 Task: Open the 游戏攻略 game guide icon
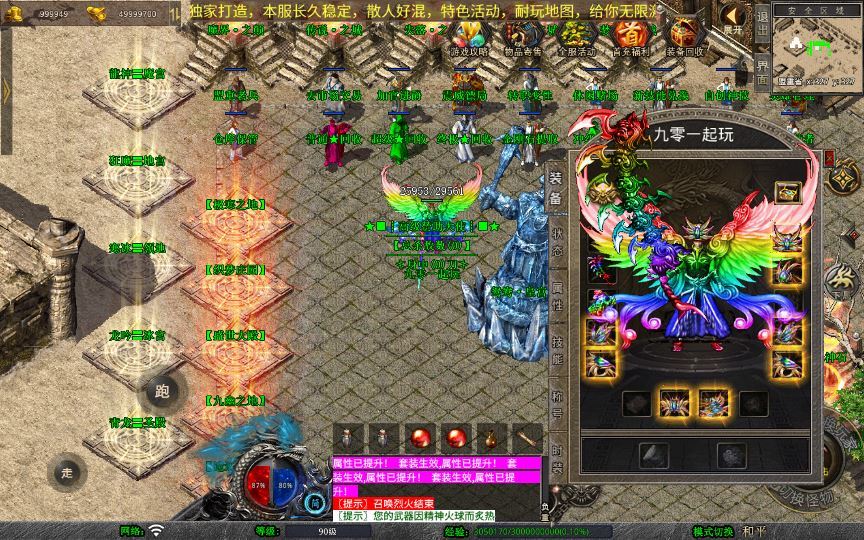pyautogui.click(x=469, y=39)
